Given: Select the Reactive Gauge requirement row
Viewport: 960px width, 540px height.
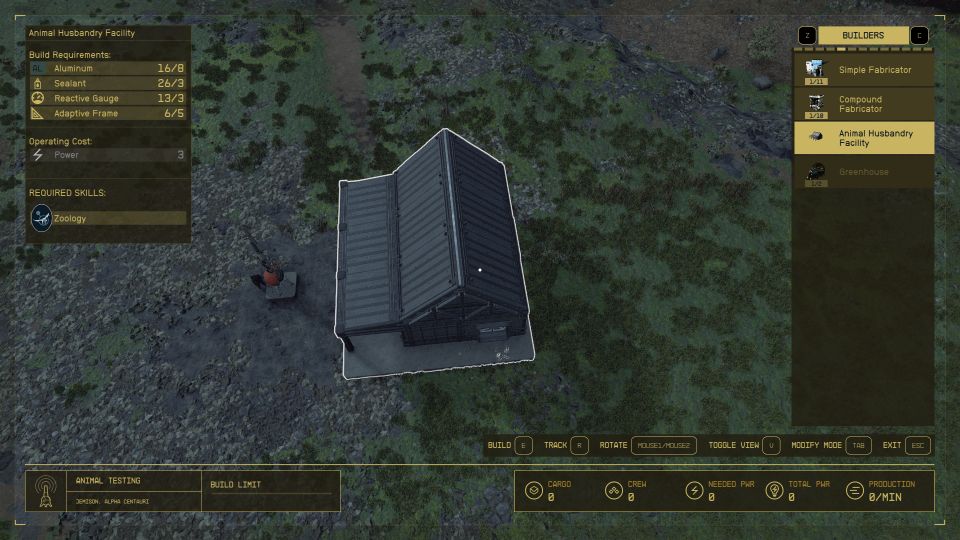Looking at the screenshot, I should point(108,98).
